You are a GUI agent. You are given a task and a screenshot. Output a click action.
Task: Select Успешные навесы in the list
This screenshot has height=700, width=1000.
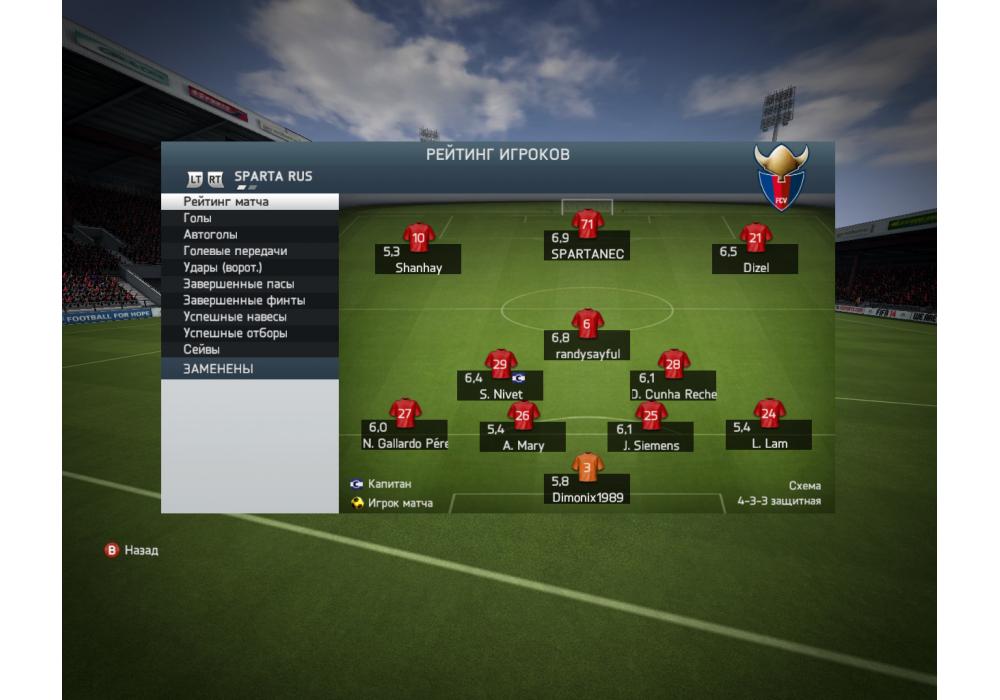click(249, 317)
